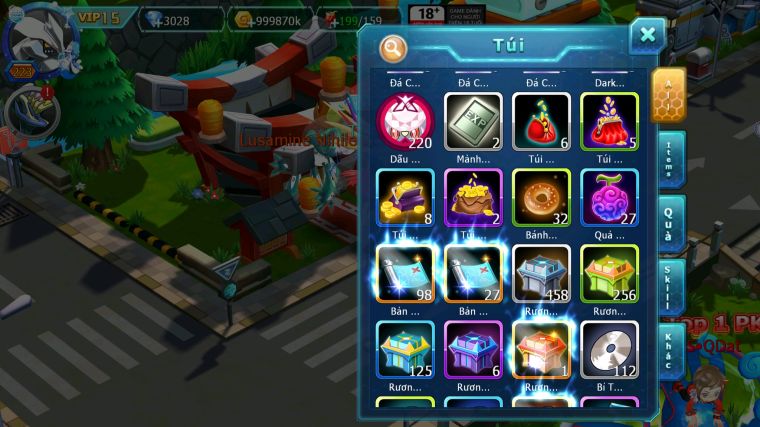Viewport: 760px width, 427px height.
Task: Select the blueprint map with 98
Action: tap(406, 273)
